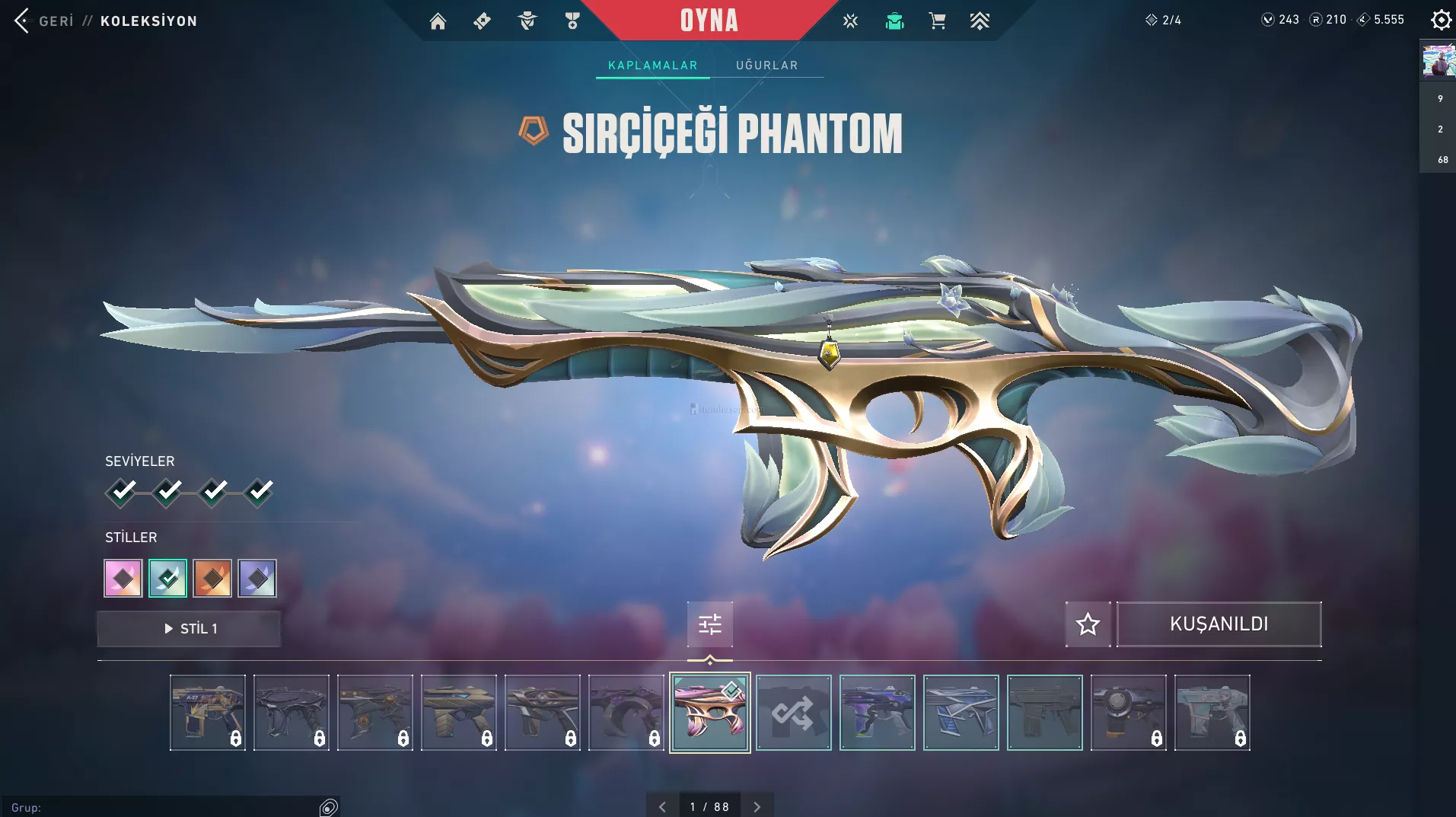This screenshot has height=817, width=1456.
Task: Go to the previous skin page
Action: pos(662,806)
